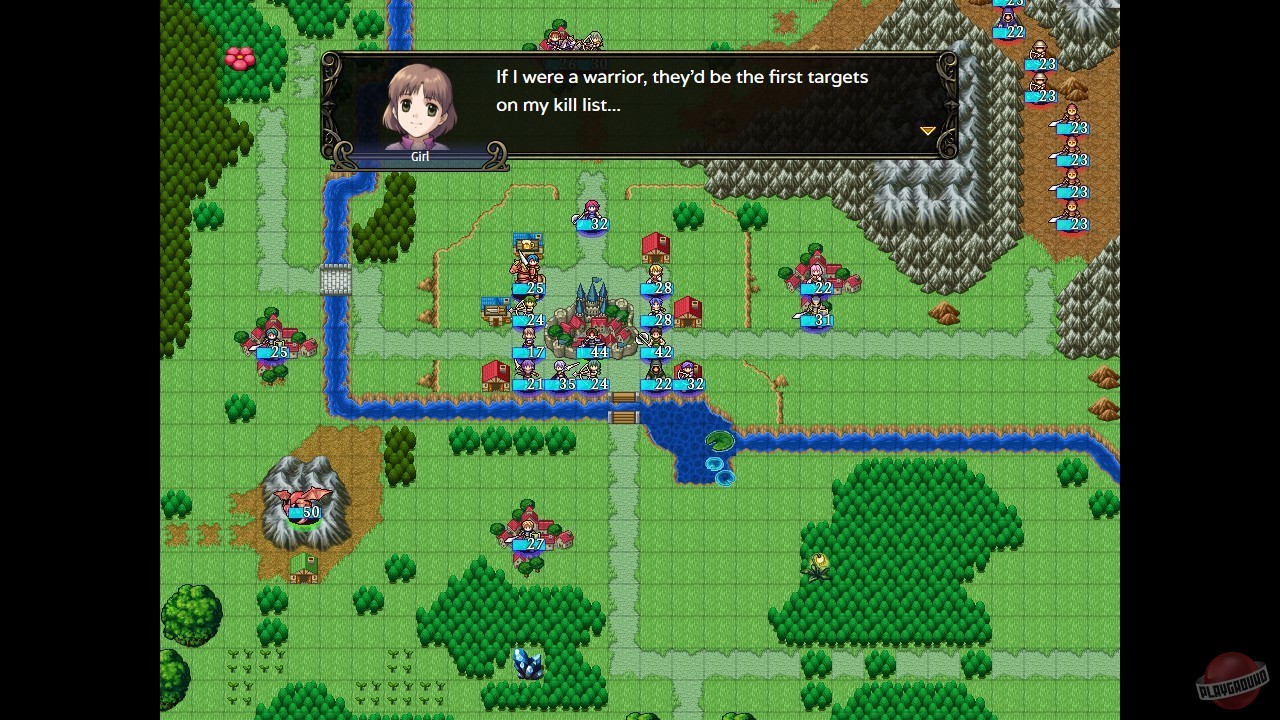The width and height of the screenshot is (1280, 720).
Task: Click the HP bar of the 17 HP cleric
Action: tap(528, 351)
